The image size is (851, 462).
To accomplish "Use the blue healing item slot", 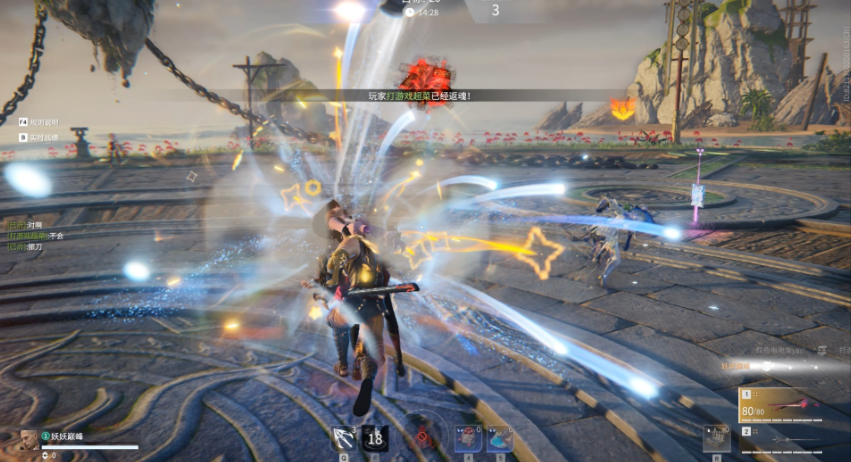I will click(x=498, y=437).
